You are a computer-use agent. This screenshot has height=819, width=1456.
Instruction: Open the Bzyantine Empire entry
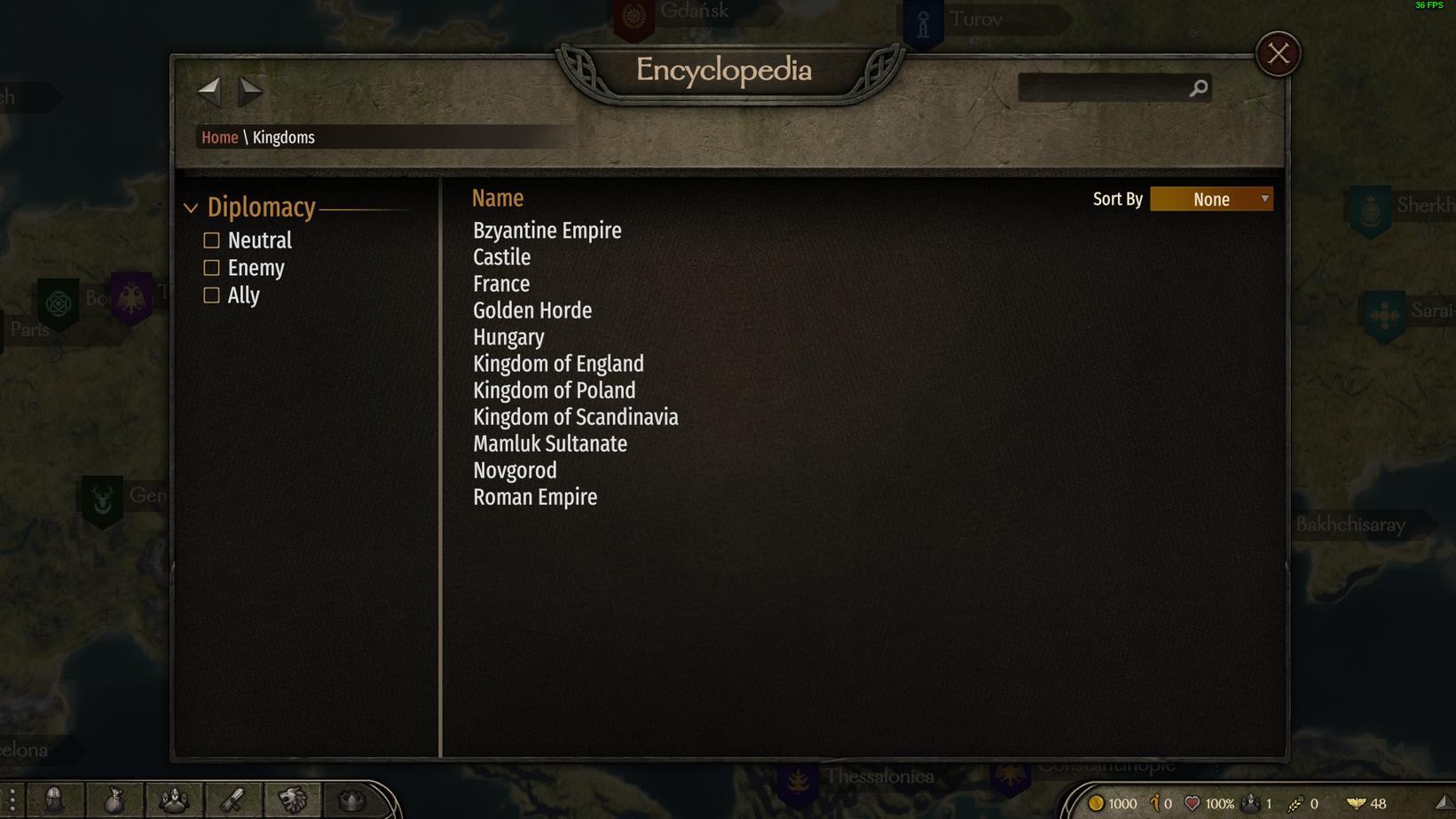pos(547,231)
